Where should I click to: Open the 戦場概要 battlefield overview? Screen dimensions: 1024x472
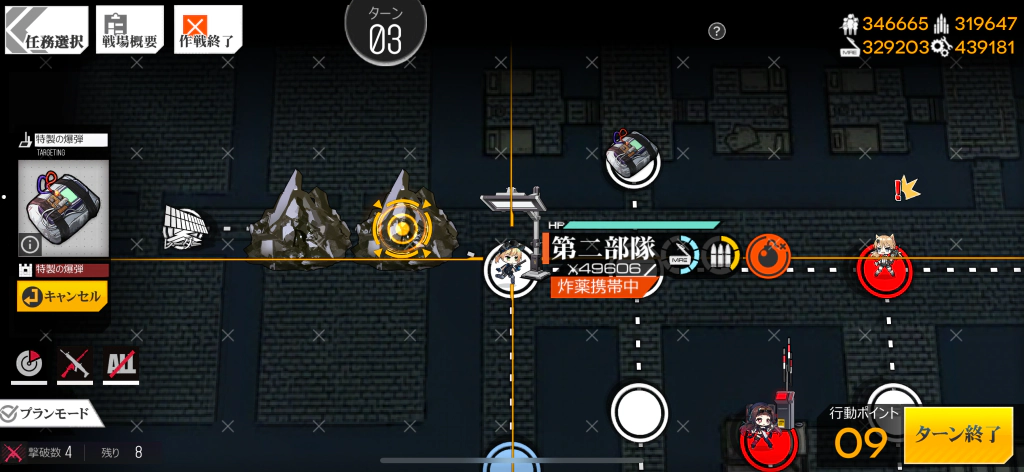[x=128, y=30]
